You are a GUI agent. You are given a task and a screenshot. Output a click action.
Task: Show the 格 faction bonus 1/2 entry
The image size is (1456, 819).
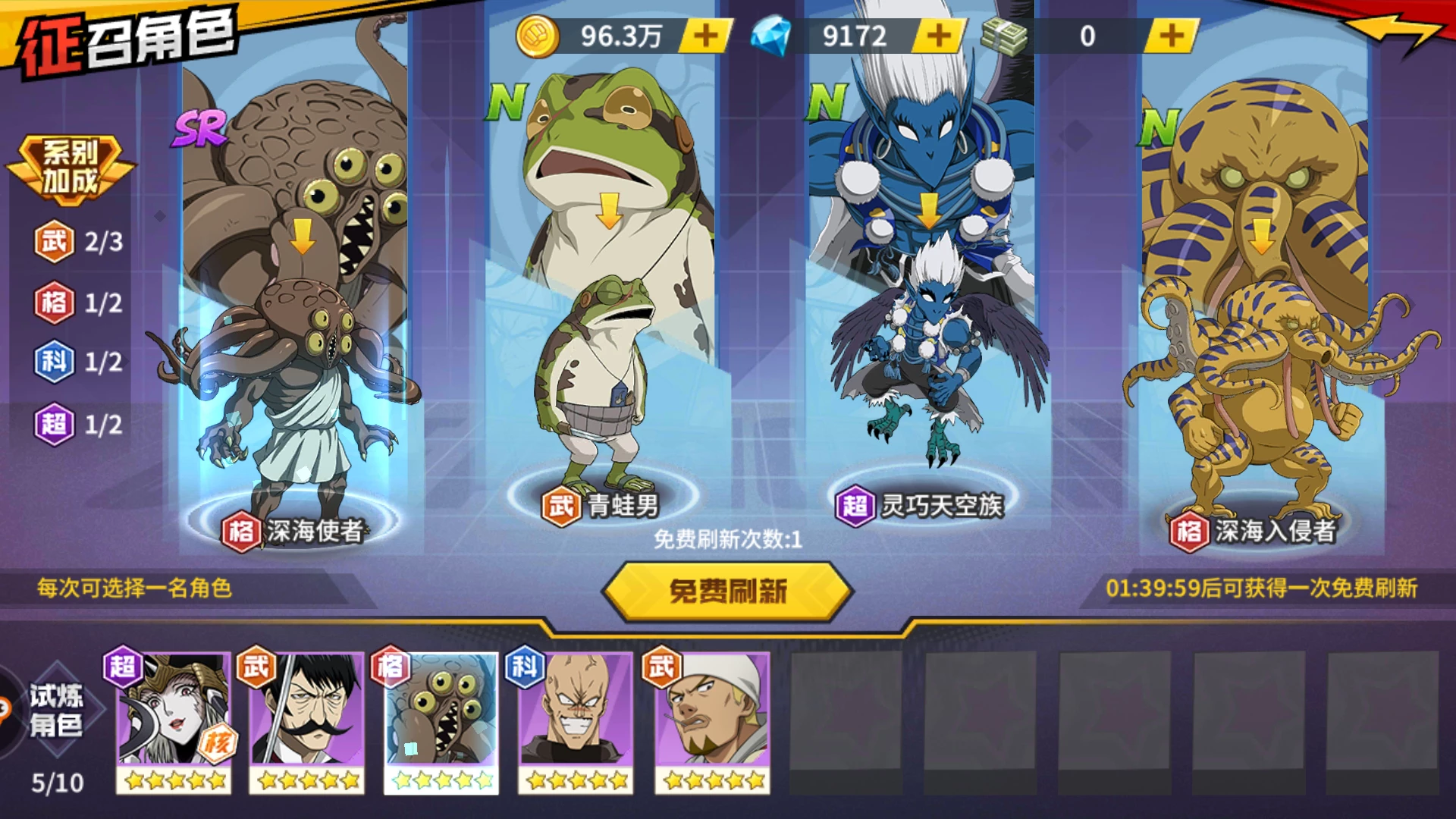[79, 303]
